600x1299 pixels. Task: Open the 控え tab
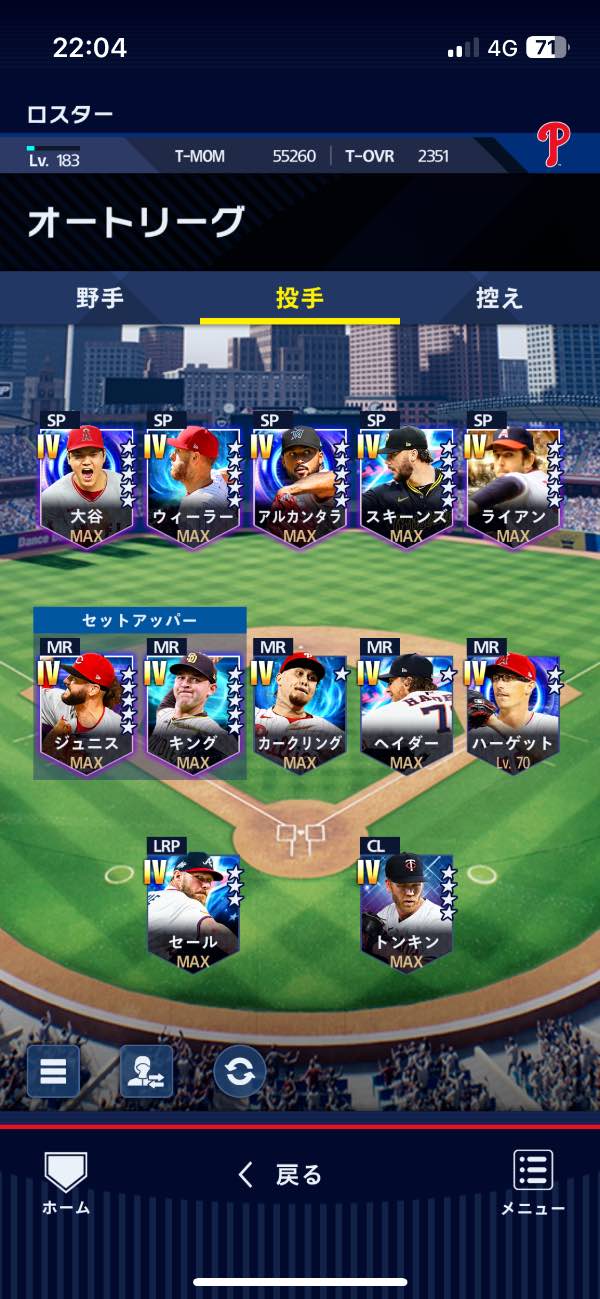(499, 298)
